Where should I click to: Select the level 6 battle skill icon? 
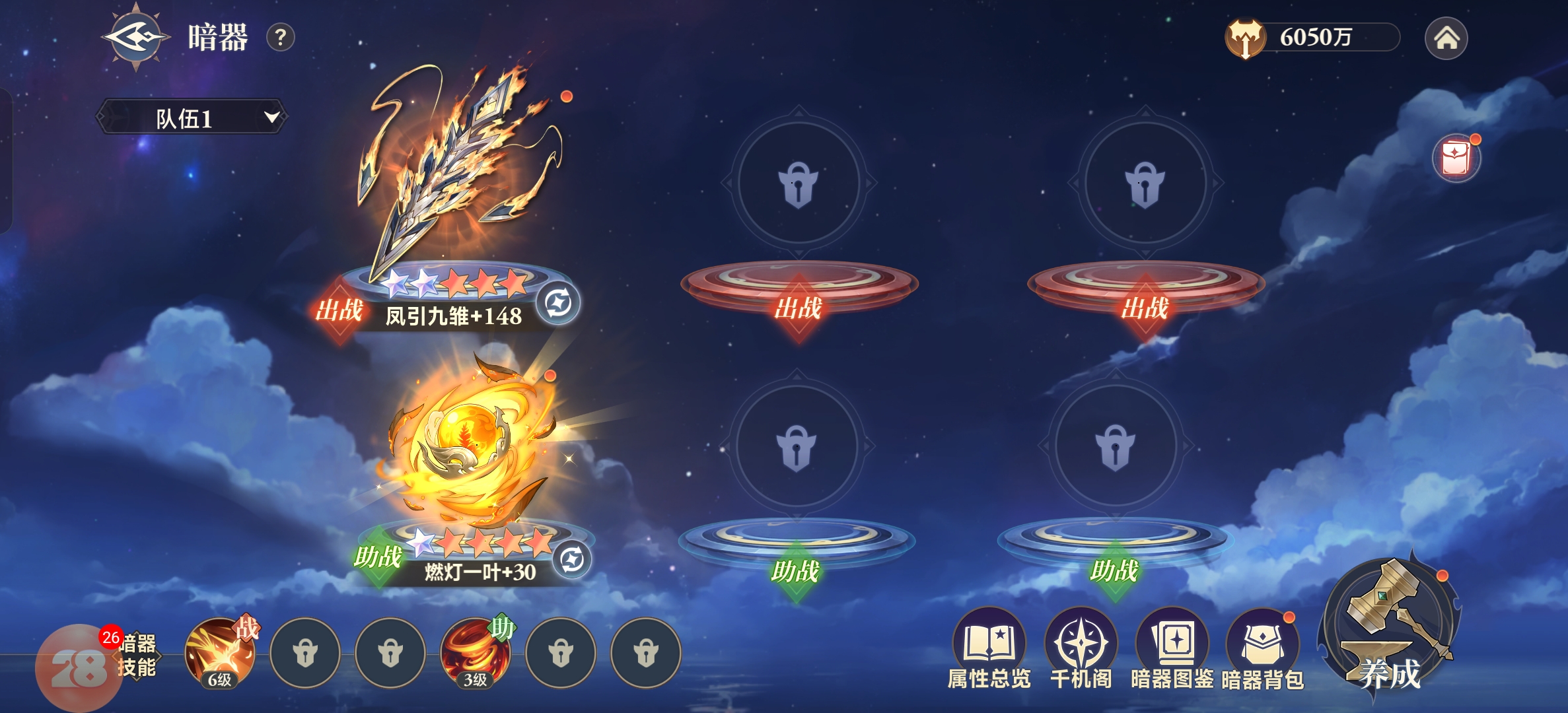coord(220,654)
